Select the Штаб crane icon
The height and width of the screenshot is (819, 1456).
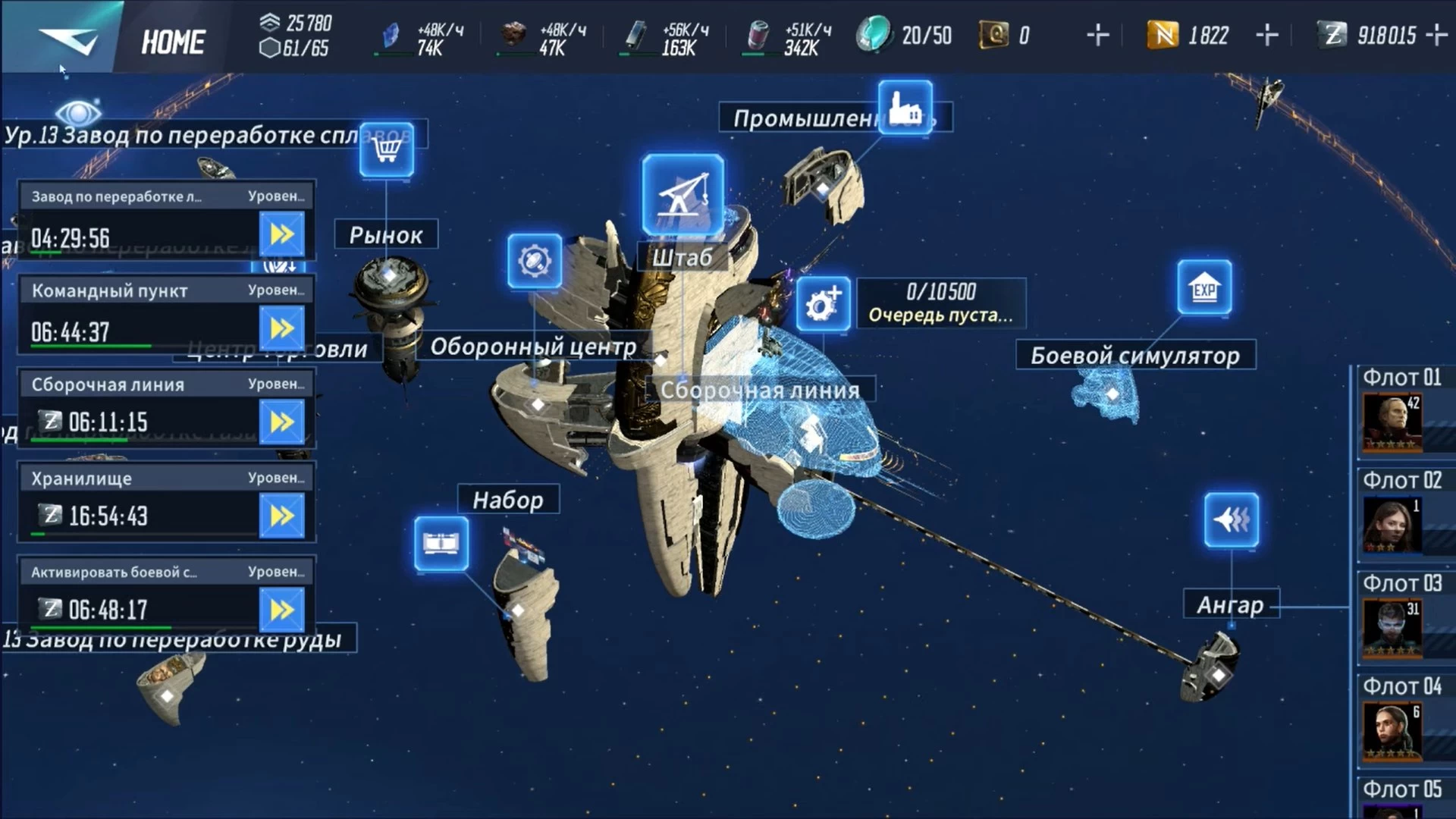(x=682, y=195)
